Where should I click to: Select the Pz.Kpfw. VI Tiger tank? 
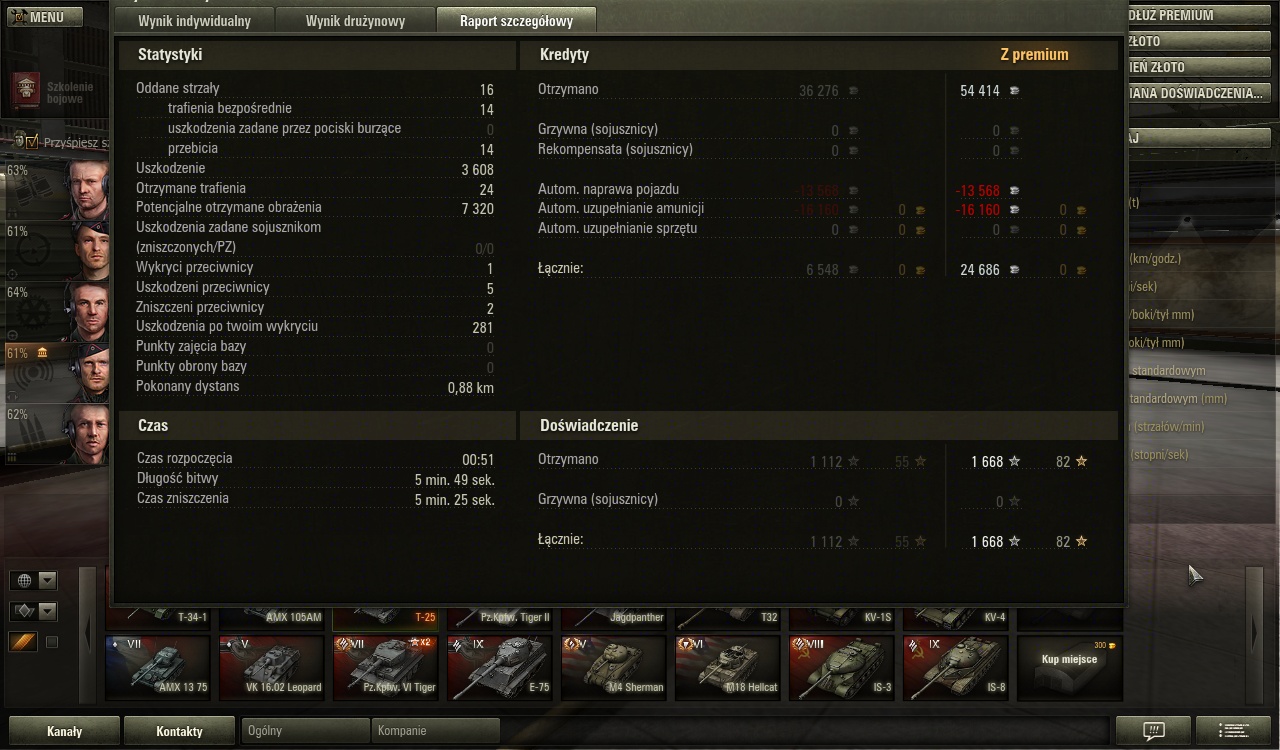coord(386,667)
